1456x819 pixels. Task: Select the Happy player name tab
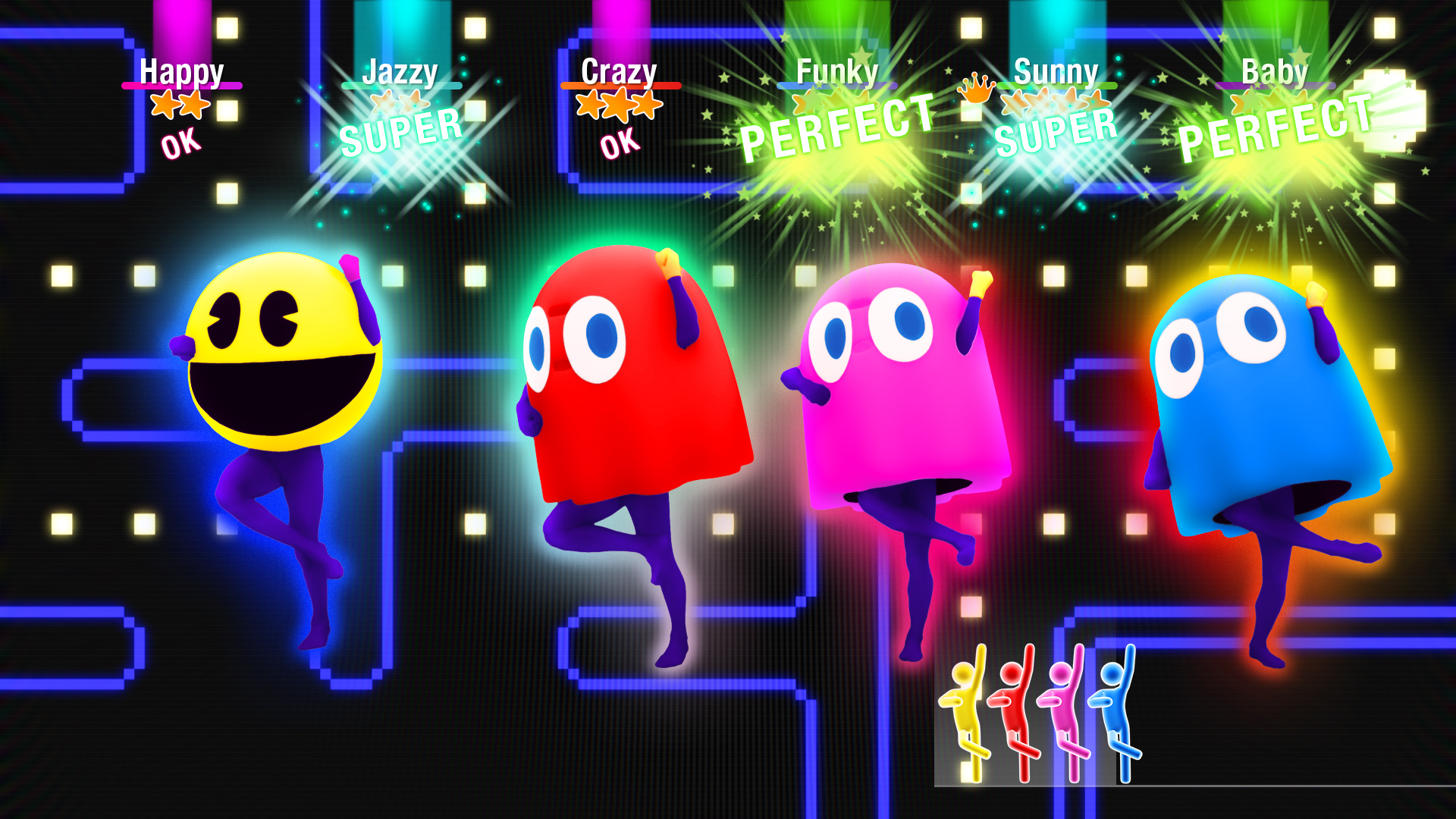180,72
